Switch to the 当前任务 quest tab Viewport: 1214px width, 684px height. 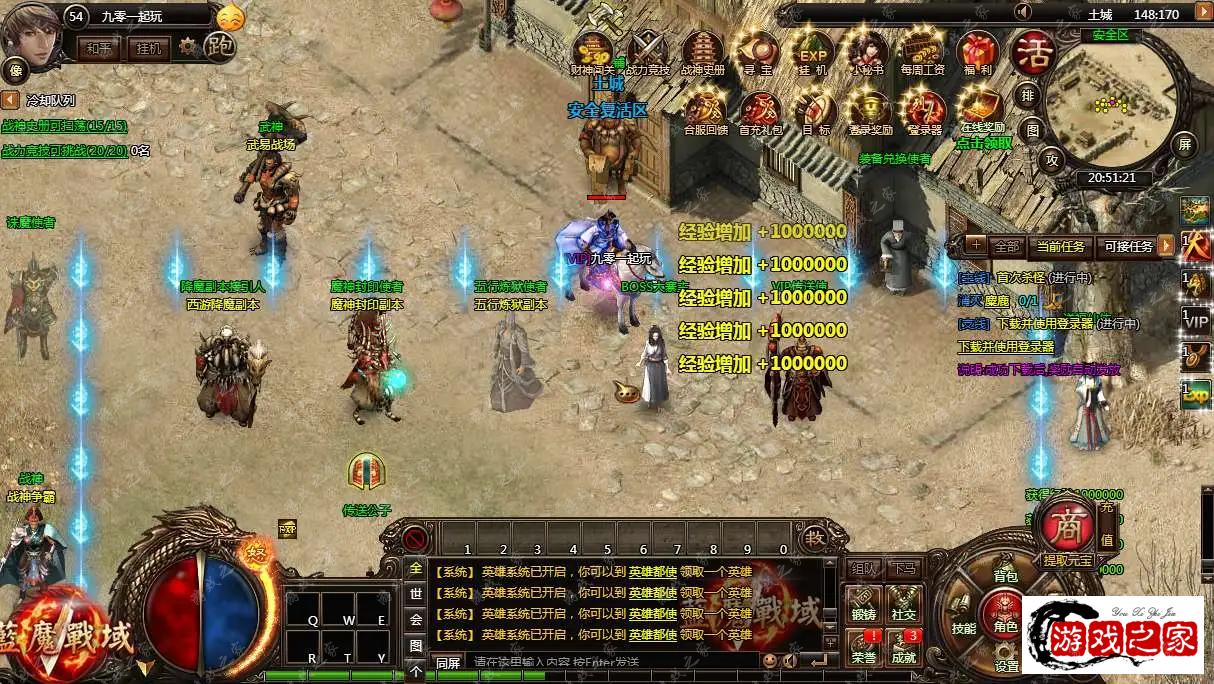tap(1060, 246)
